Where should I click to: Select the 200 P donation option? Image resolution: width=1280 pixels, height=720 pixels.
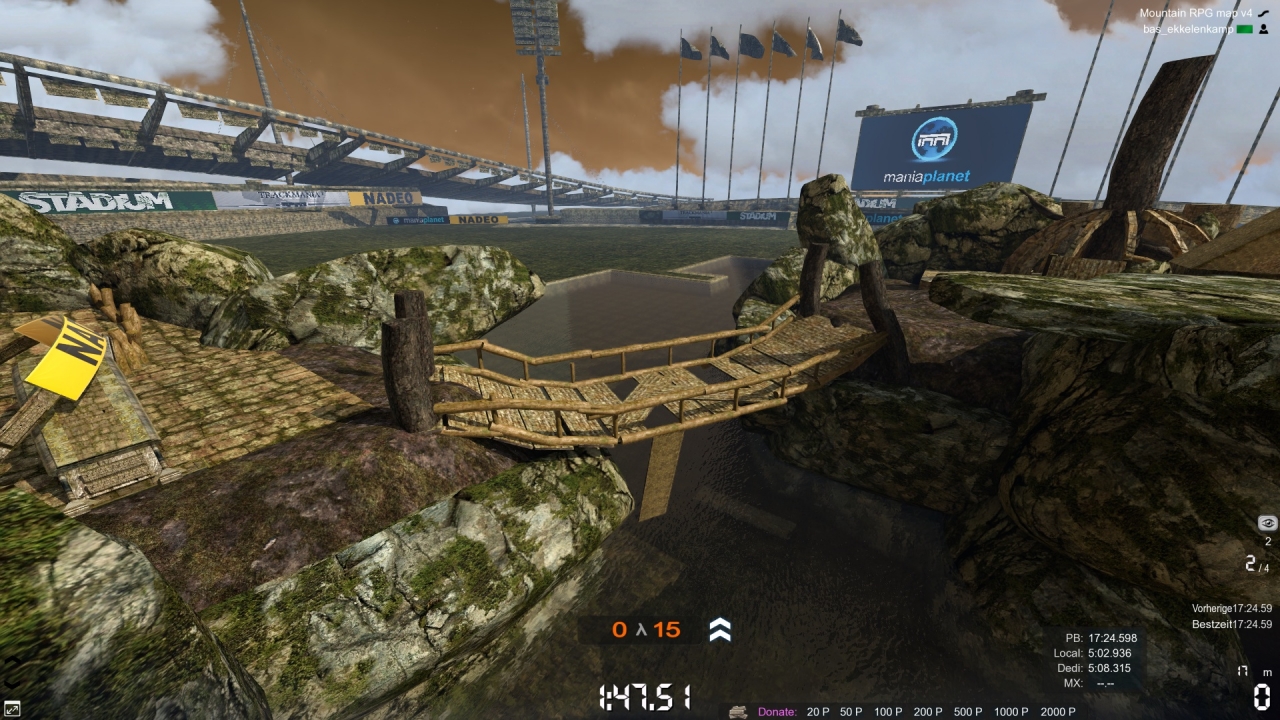click(928, 712)
